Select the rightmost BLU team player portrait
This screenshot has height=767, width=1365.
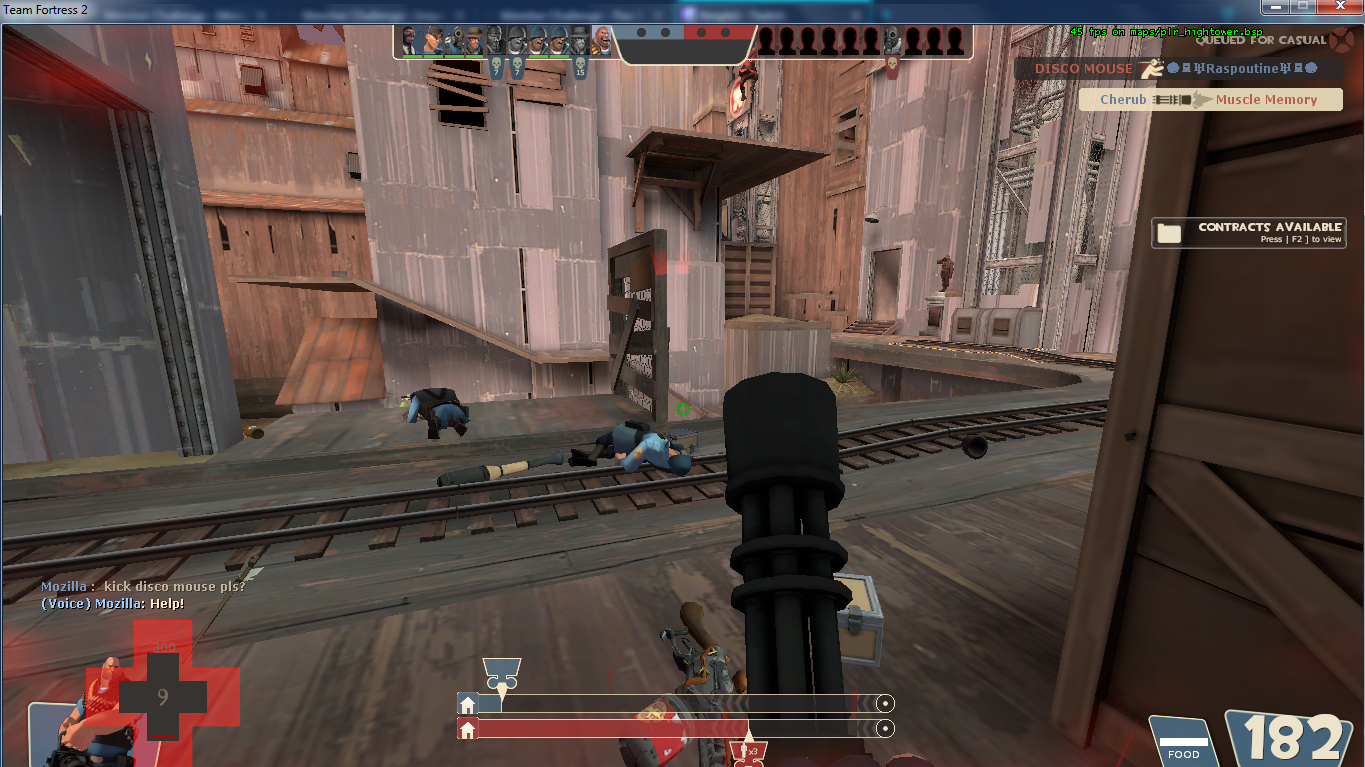(602, 41)
